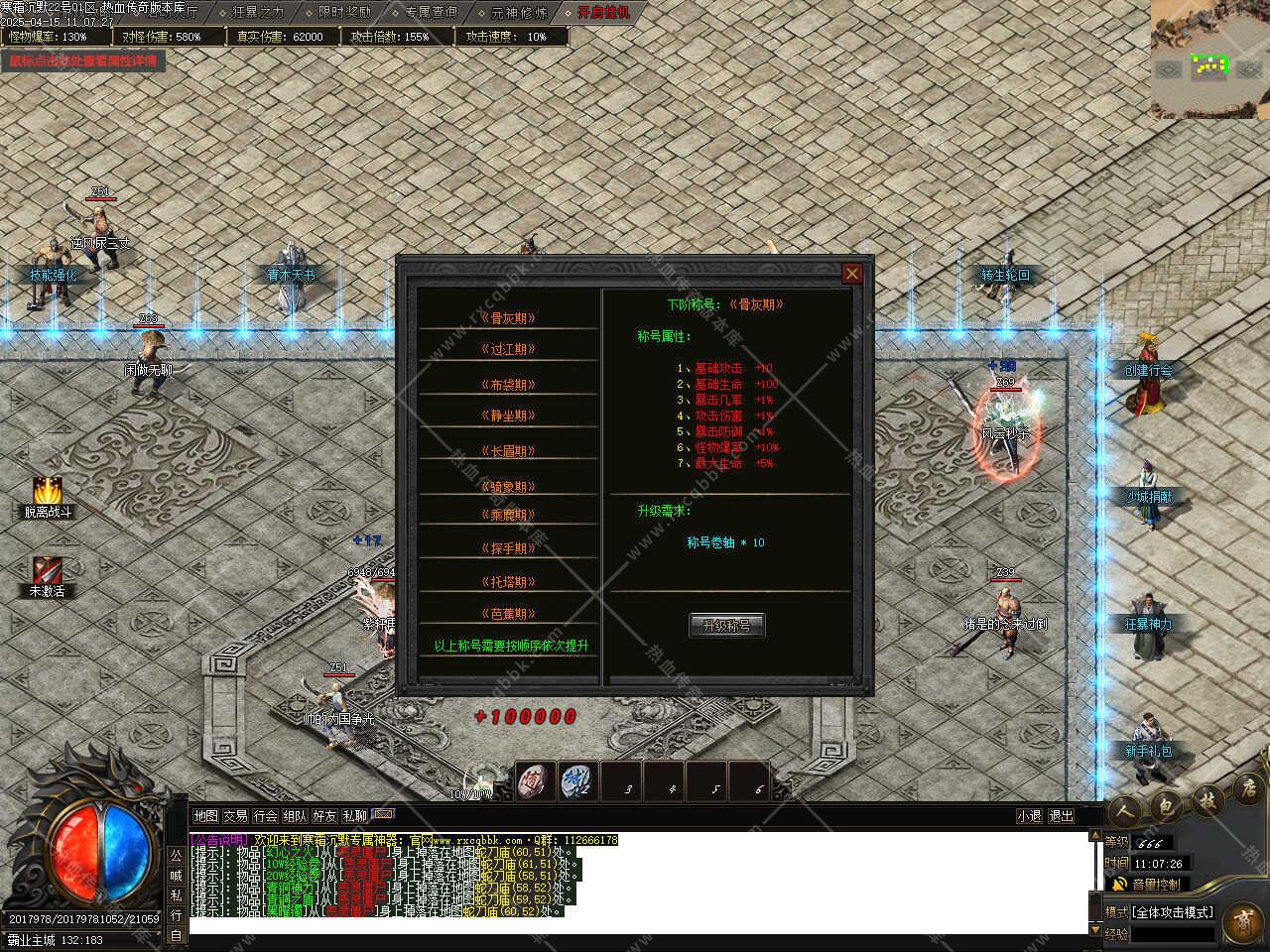Switch to the 限时奖励 tab
This screenshot has height=952, width=1270.
point(344,12)
